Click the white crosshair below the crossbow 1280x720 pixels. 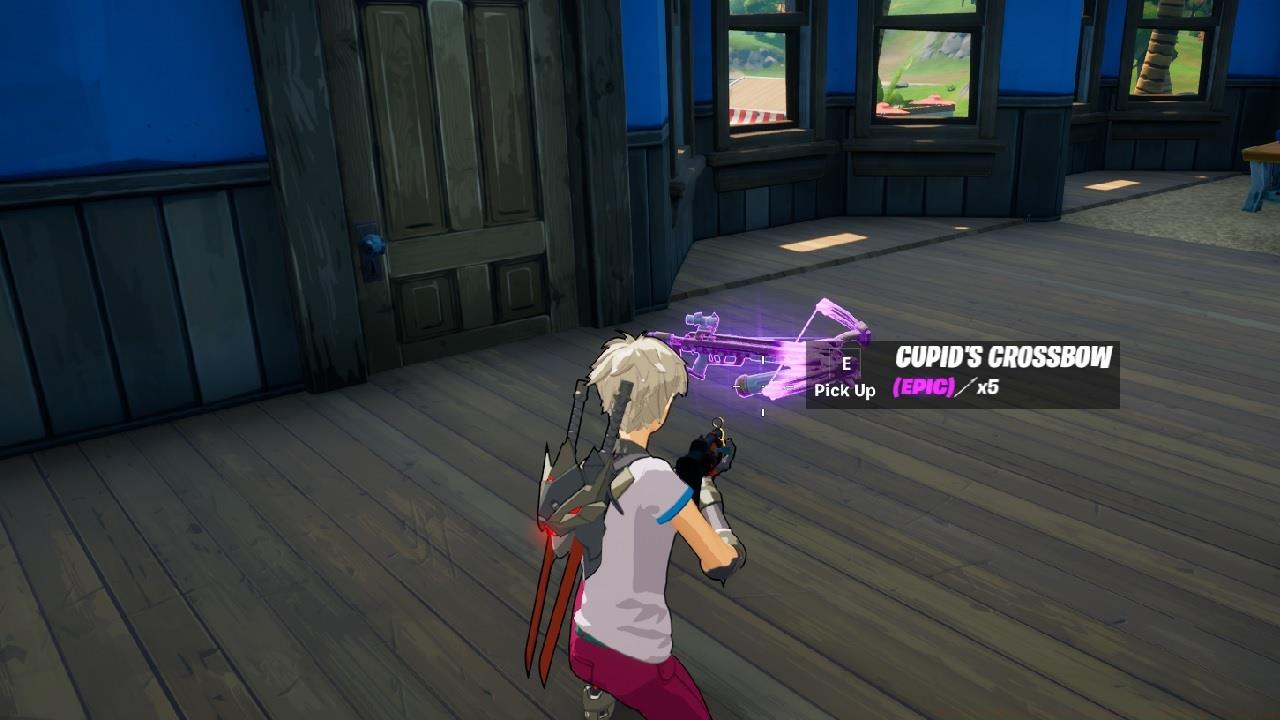(761, 410)
